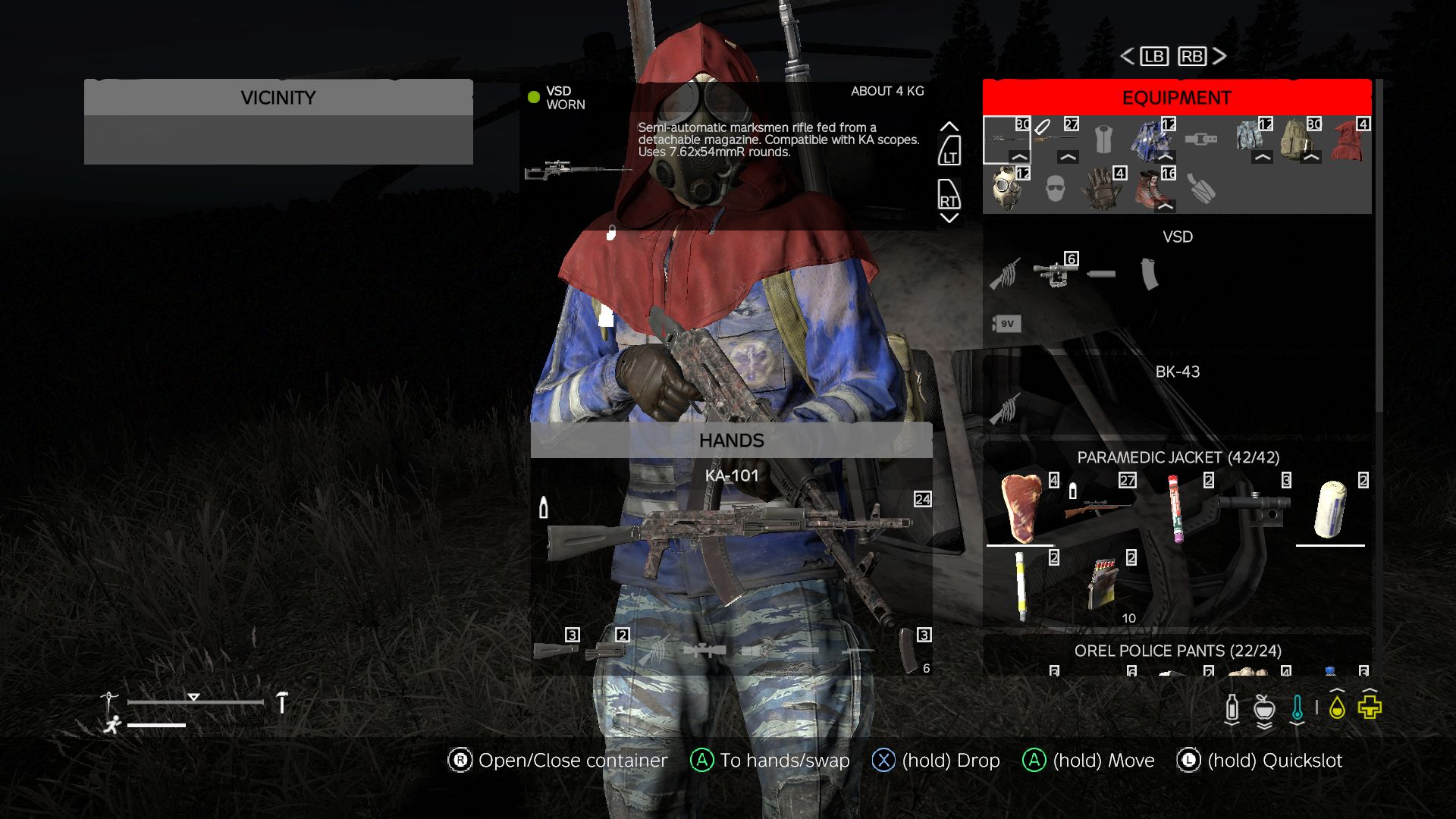Image resolution: width=1456 pixels, height=819 pixels.
Task: Click the steak in the Paramedic Jacket
Action: point(1021,506)
